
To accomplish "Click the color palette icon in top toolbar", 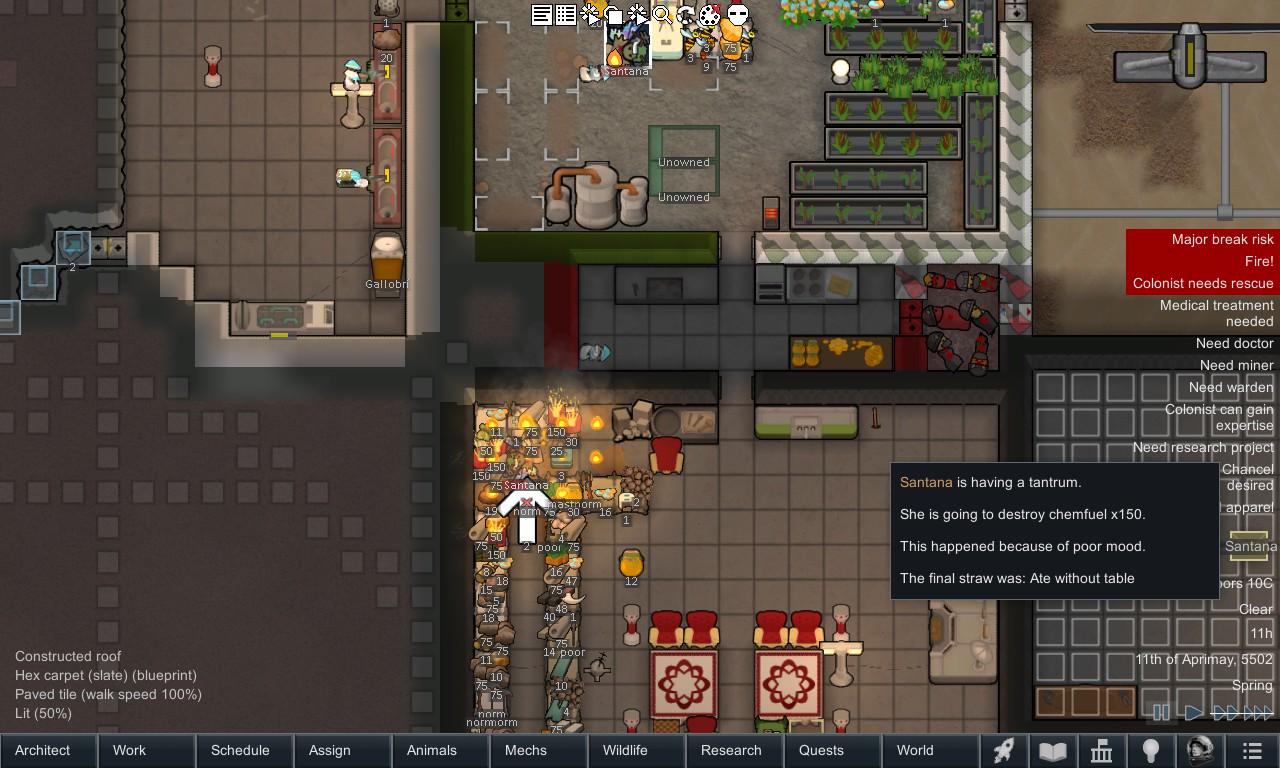I will pyautogui.click(x=710, y=15).
